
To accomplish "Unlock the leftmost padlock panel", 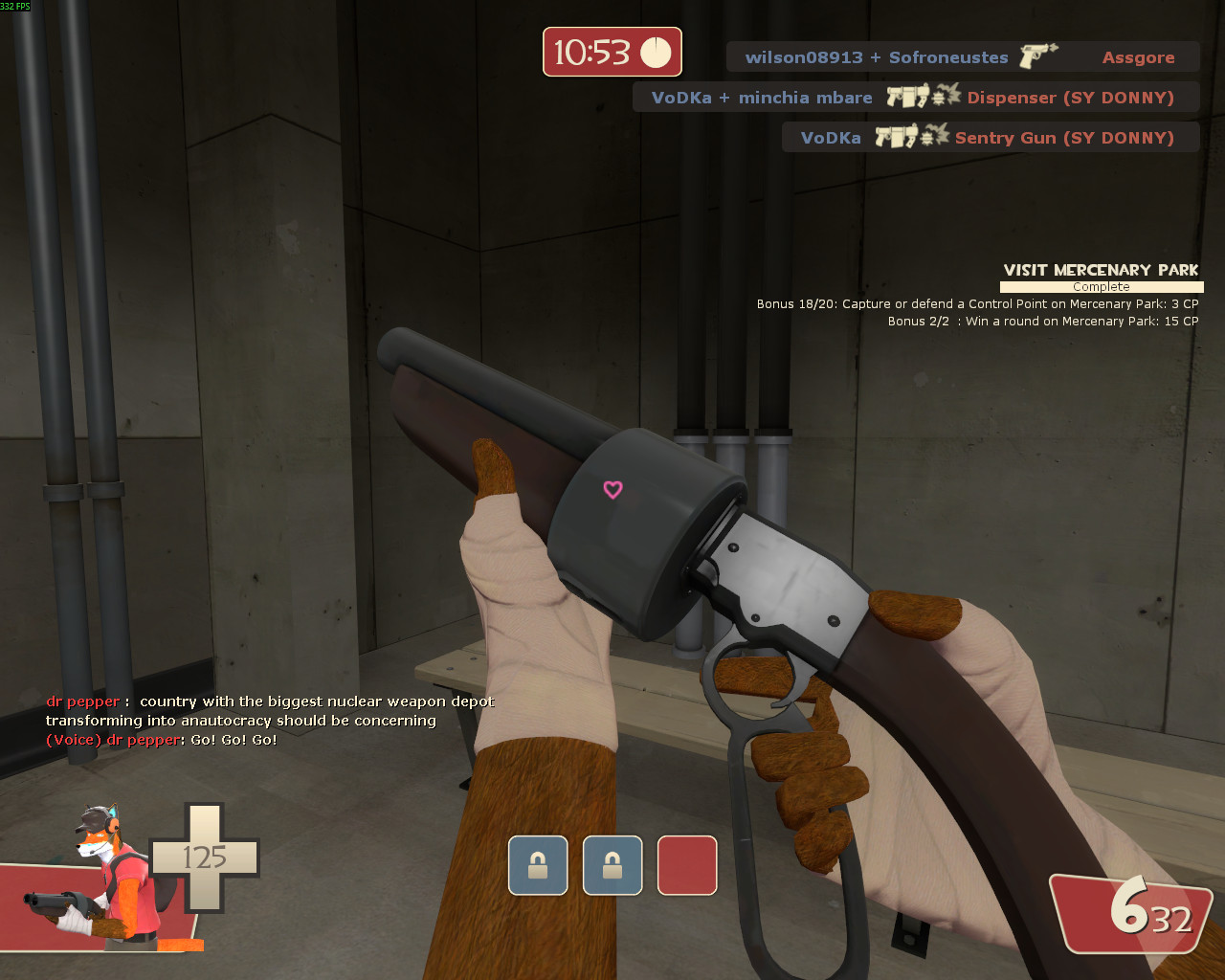I will (x=537, y=865).
